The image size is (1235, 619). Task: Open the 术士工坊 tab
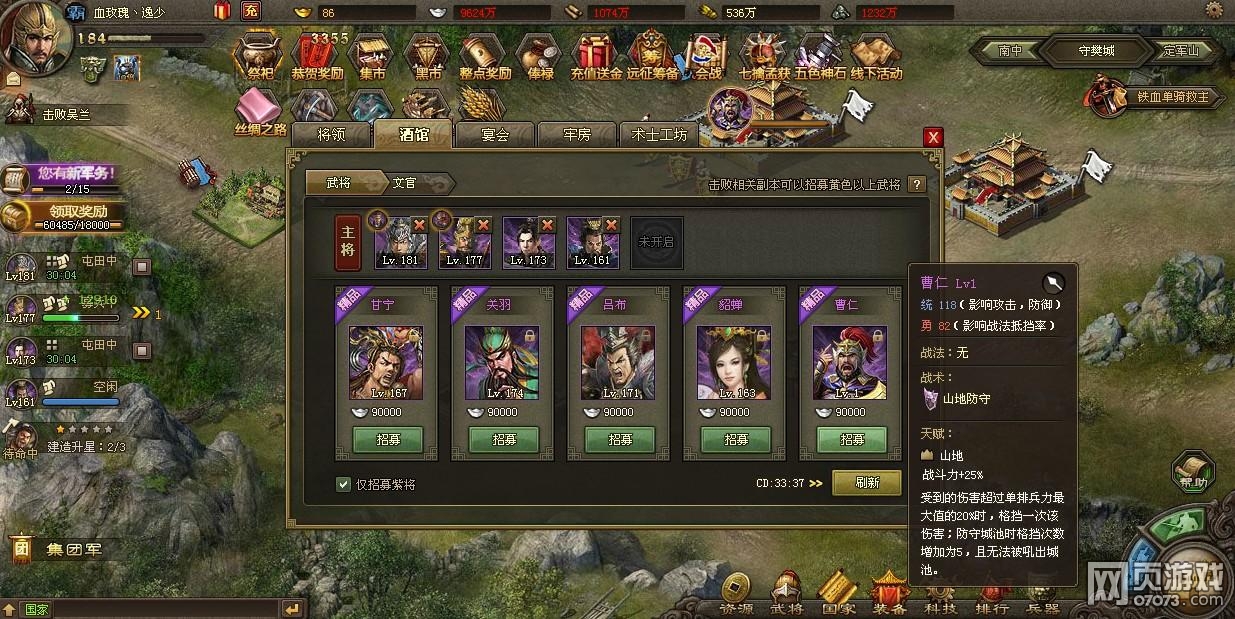point(660,135)
